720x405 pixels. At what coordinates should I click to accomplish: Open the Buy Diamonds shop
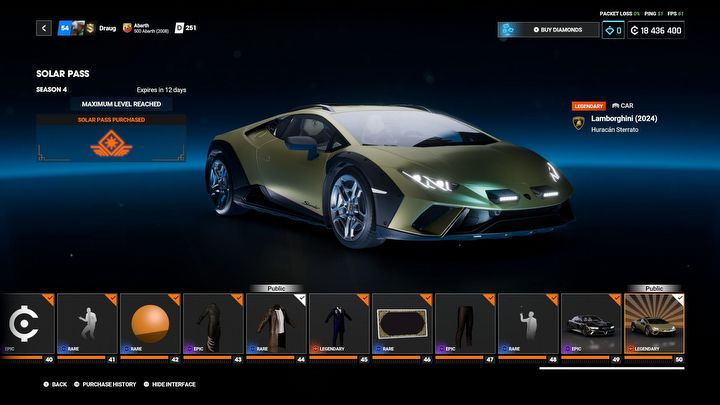(548, 30)
